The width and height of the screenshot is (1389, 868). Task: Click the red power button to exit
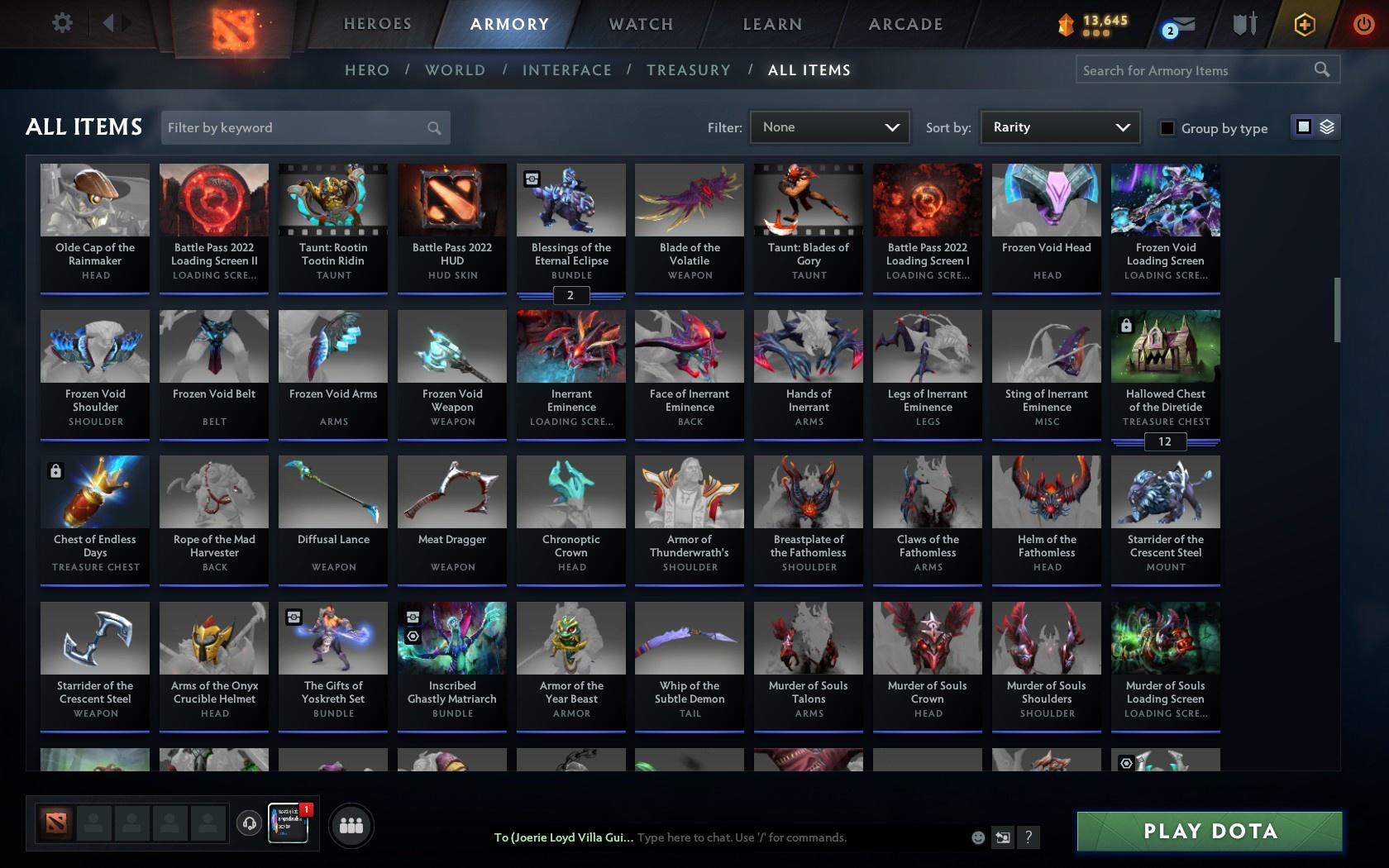pos(1364,24)
